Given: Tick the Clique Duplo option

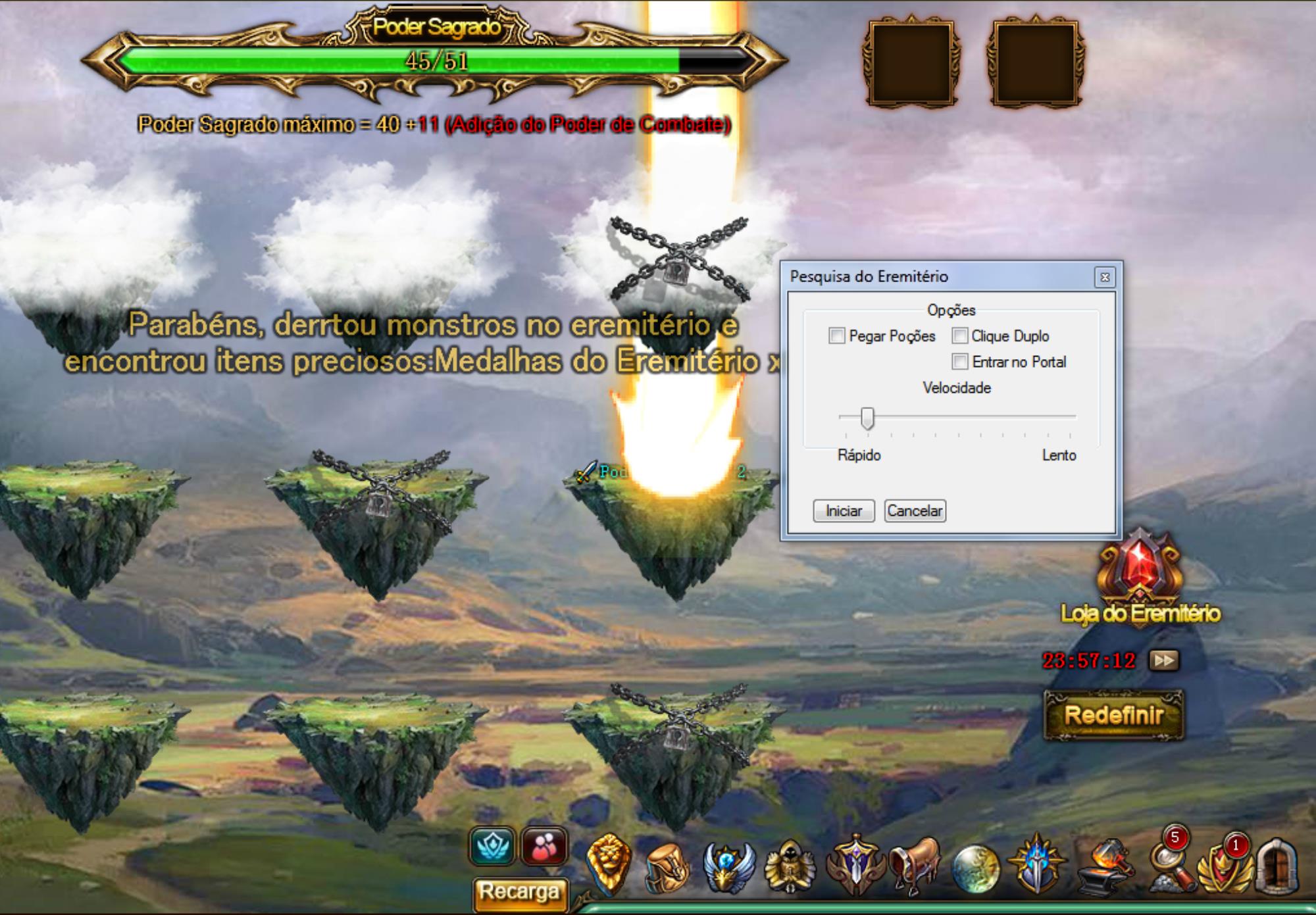Looking at the screenshot, I should pos(960,336).
